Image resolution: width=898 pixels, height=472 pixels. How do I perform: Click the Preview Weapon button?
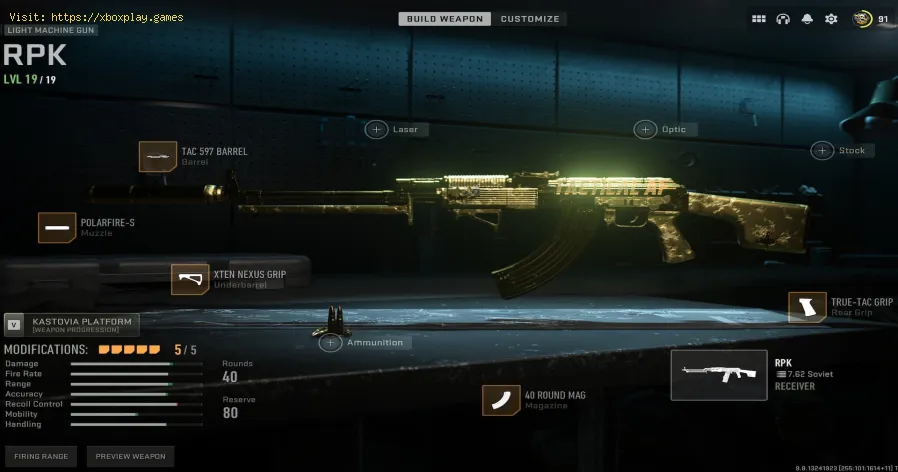[130, 456]
